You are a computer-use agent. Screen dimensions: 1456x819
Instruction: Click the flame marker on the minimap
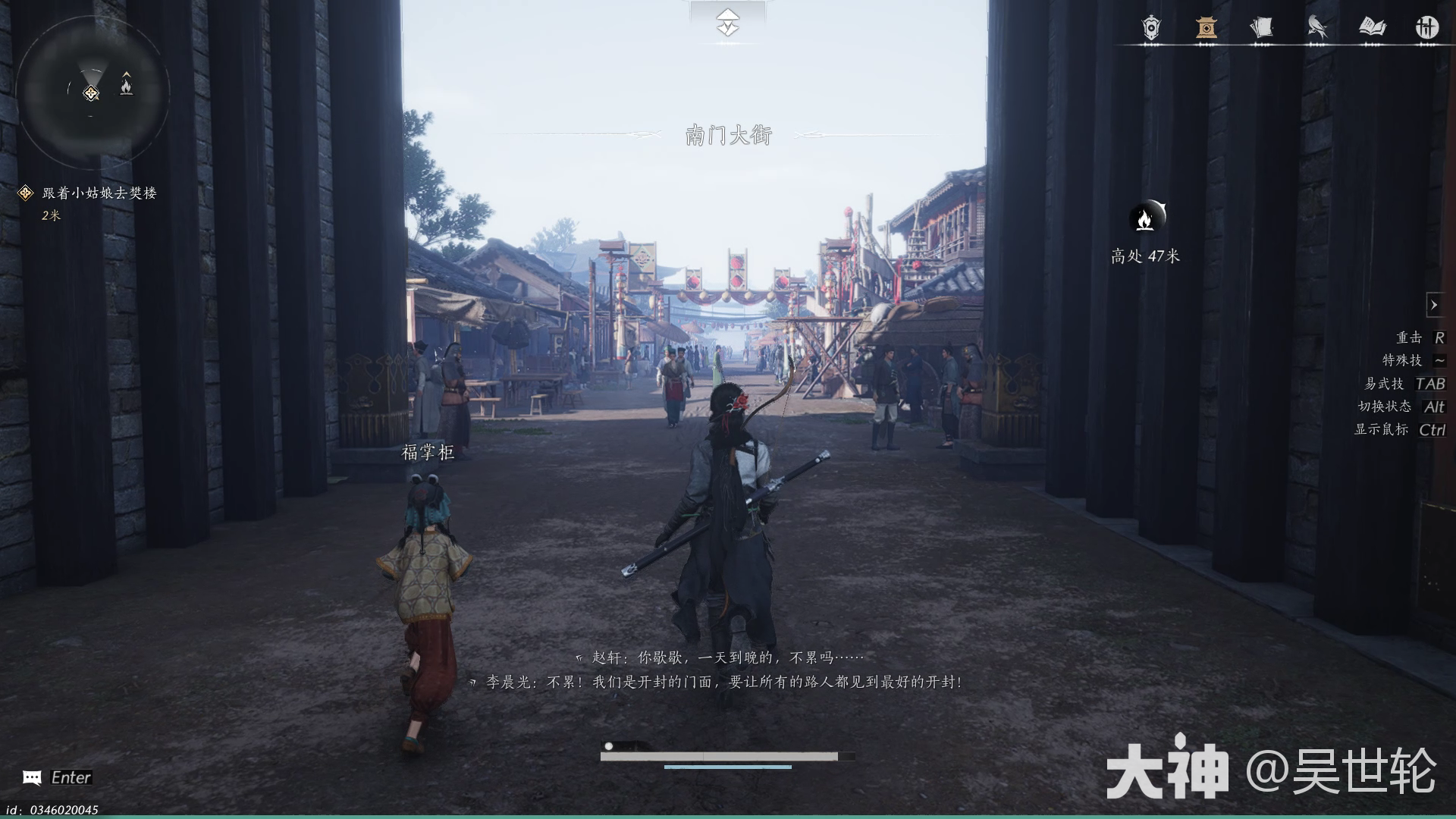tap(127, 86)
